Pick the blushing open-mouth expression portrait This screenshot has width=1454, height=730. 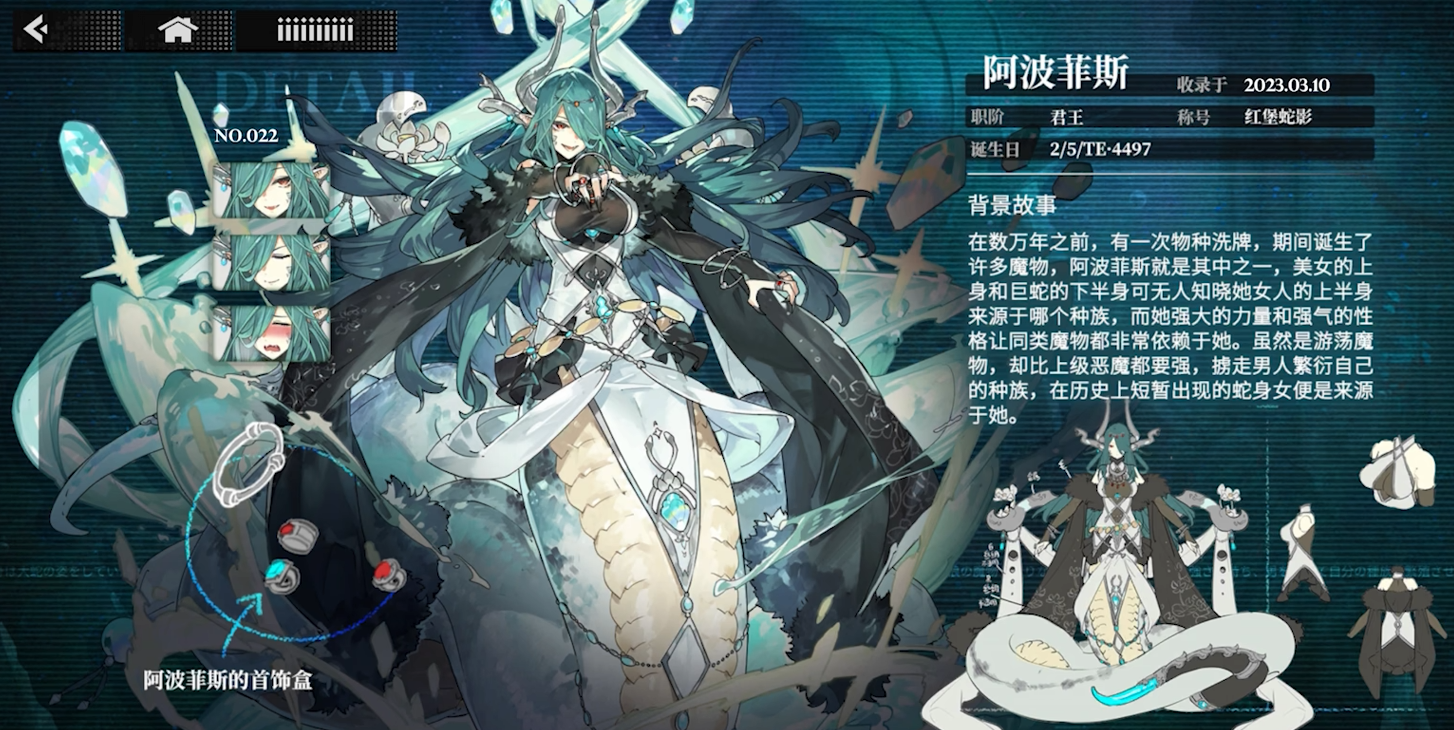[272, 334]
